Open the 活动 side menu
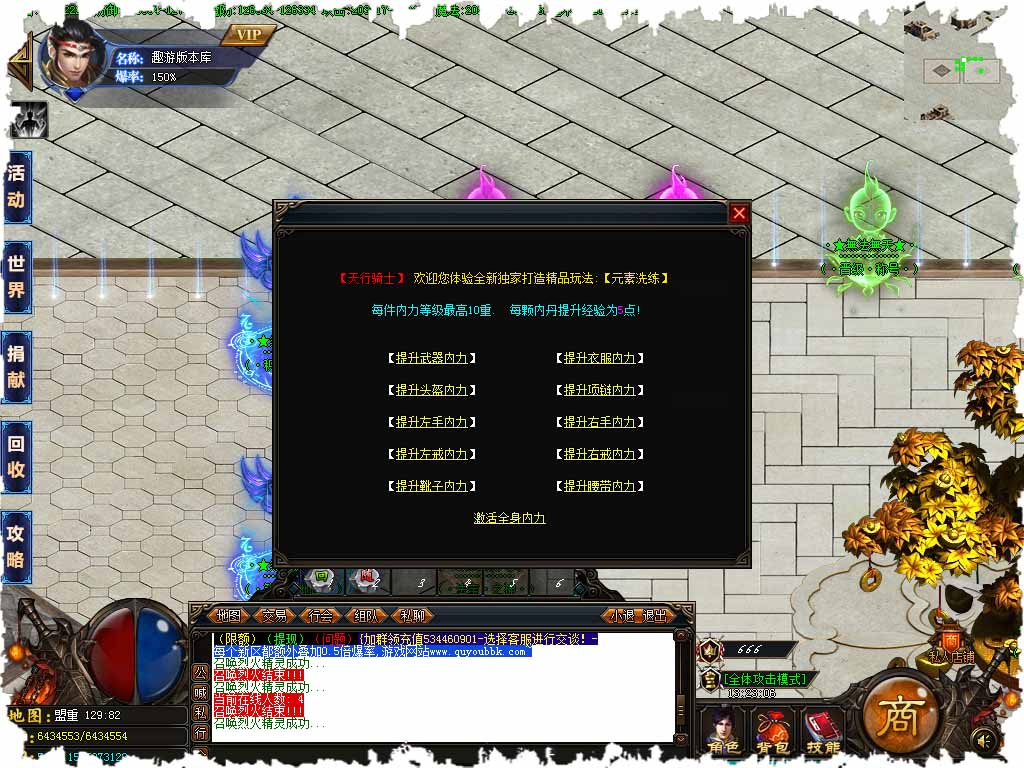 pyautogui.click(x=16, y=186)
